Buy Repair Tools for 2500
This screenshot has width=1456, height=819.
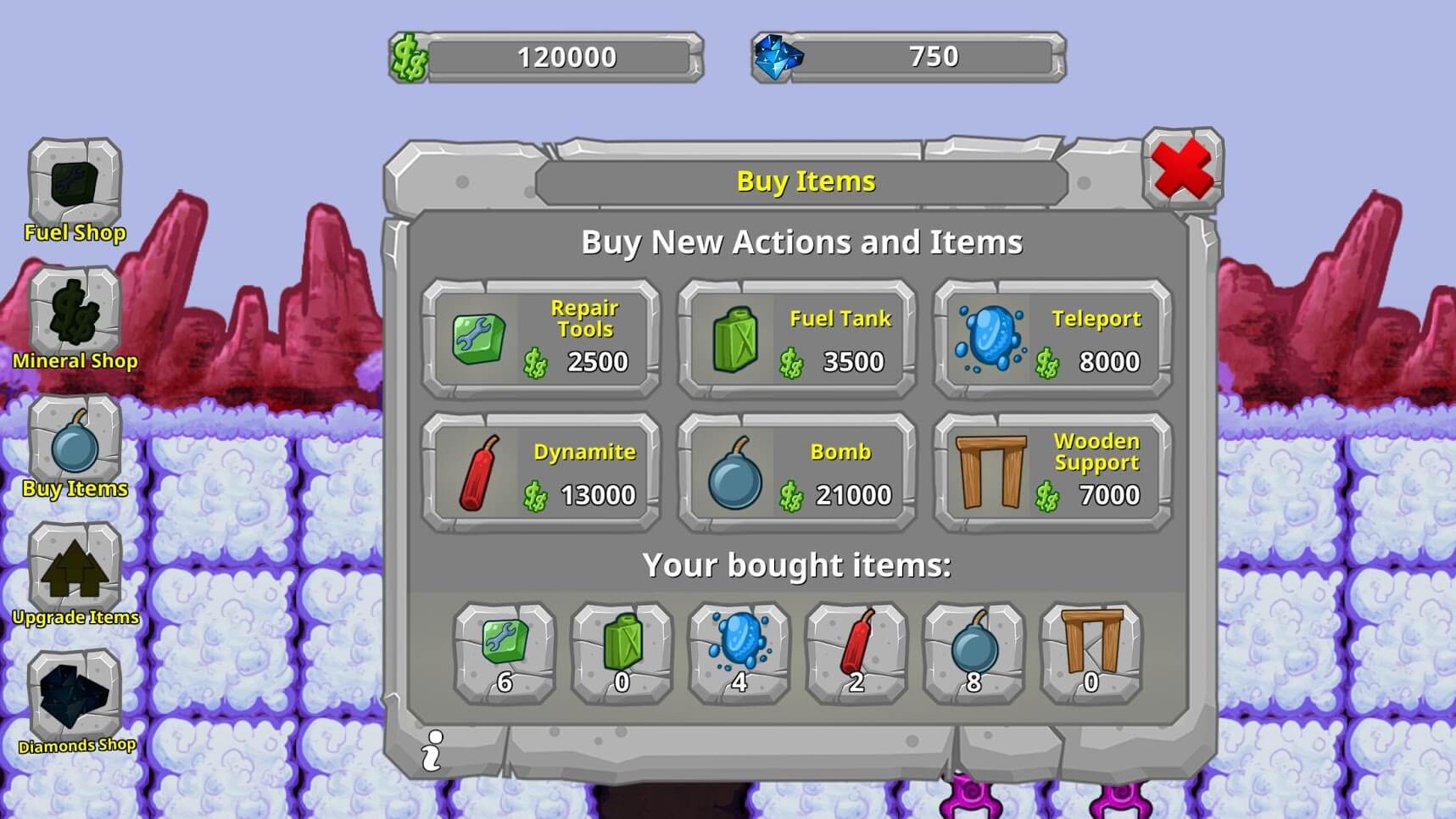(x=541, y=339)
